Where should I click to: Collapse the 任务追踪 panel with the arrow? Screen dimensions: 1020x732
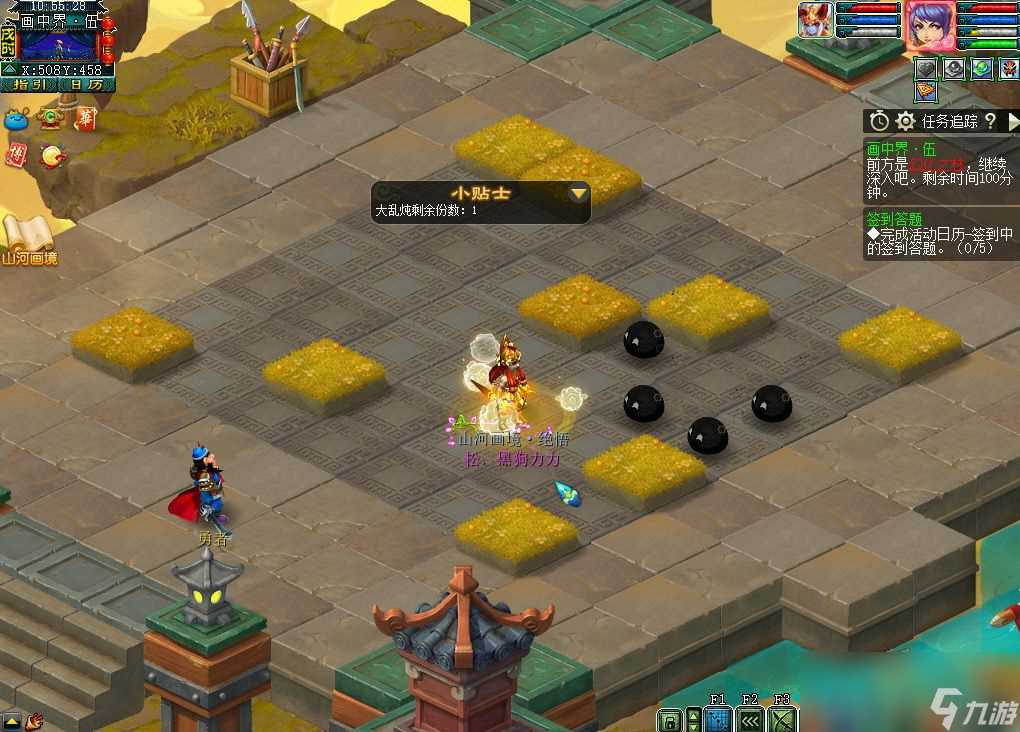[1012, 121]
